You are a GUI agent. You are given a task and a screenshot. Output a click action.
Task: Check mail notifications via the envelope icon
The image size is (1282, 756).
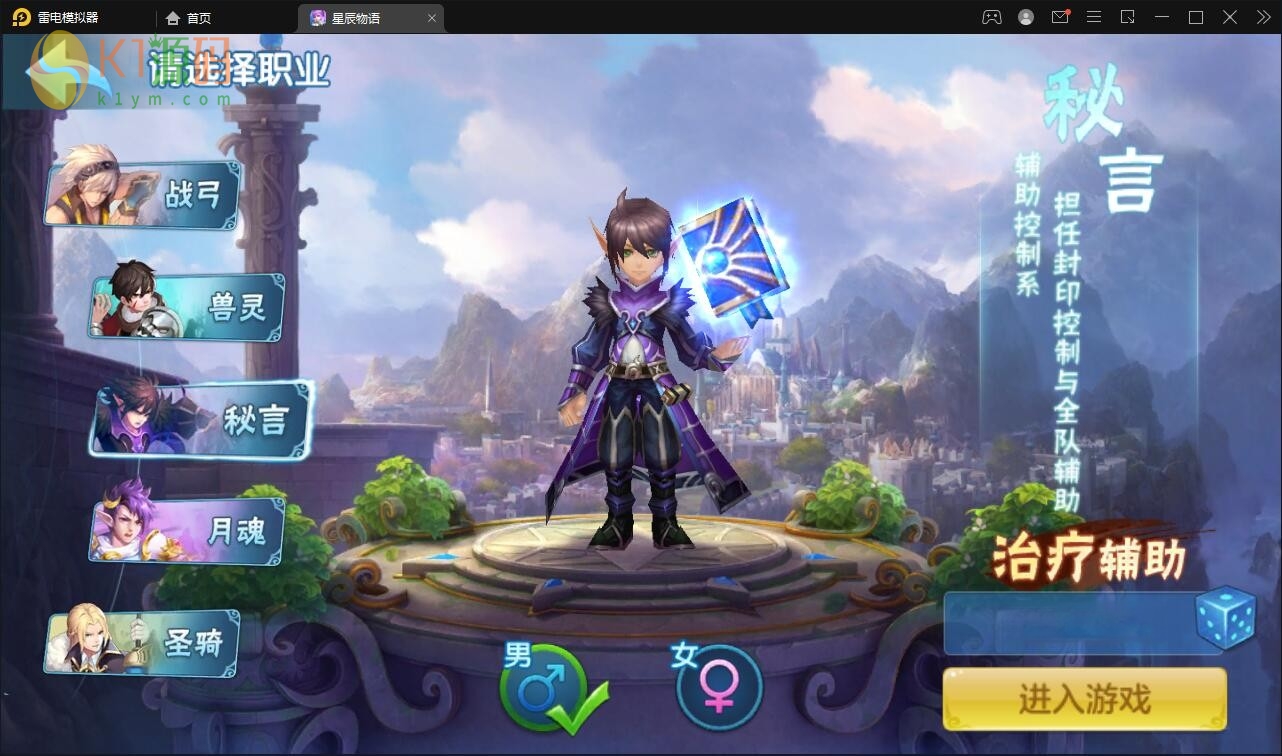(x=1059, y=17)
